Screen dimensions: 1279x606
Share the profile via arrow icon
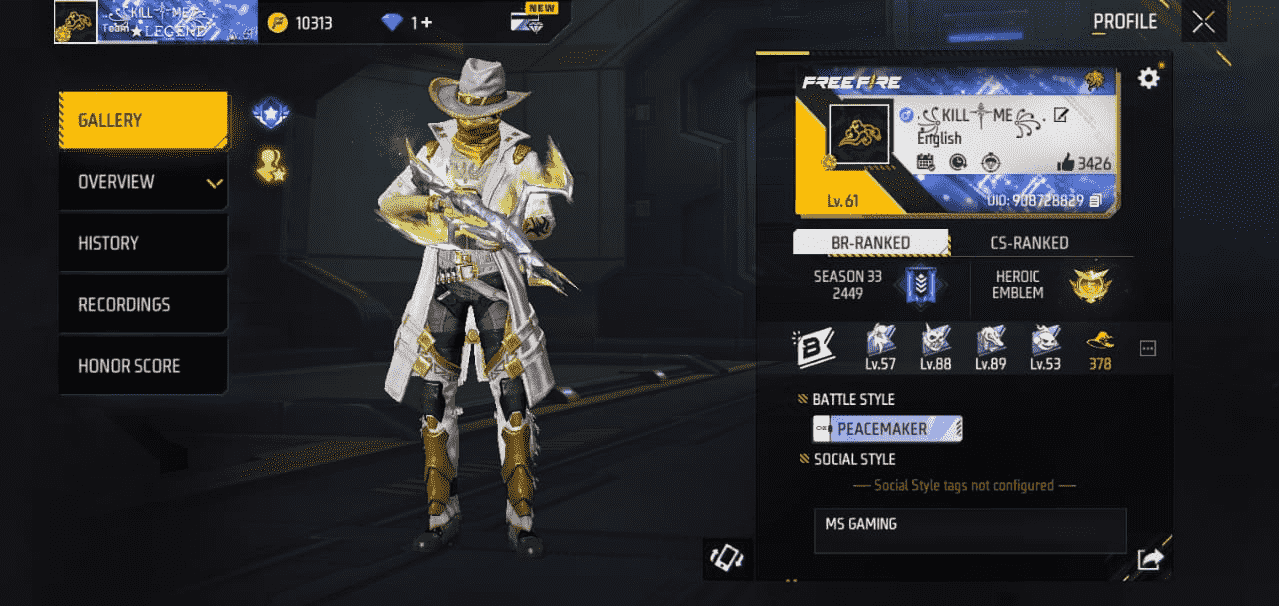click(1149, 560)
